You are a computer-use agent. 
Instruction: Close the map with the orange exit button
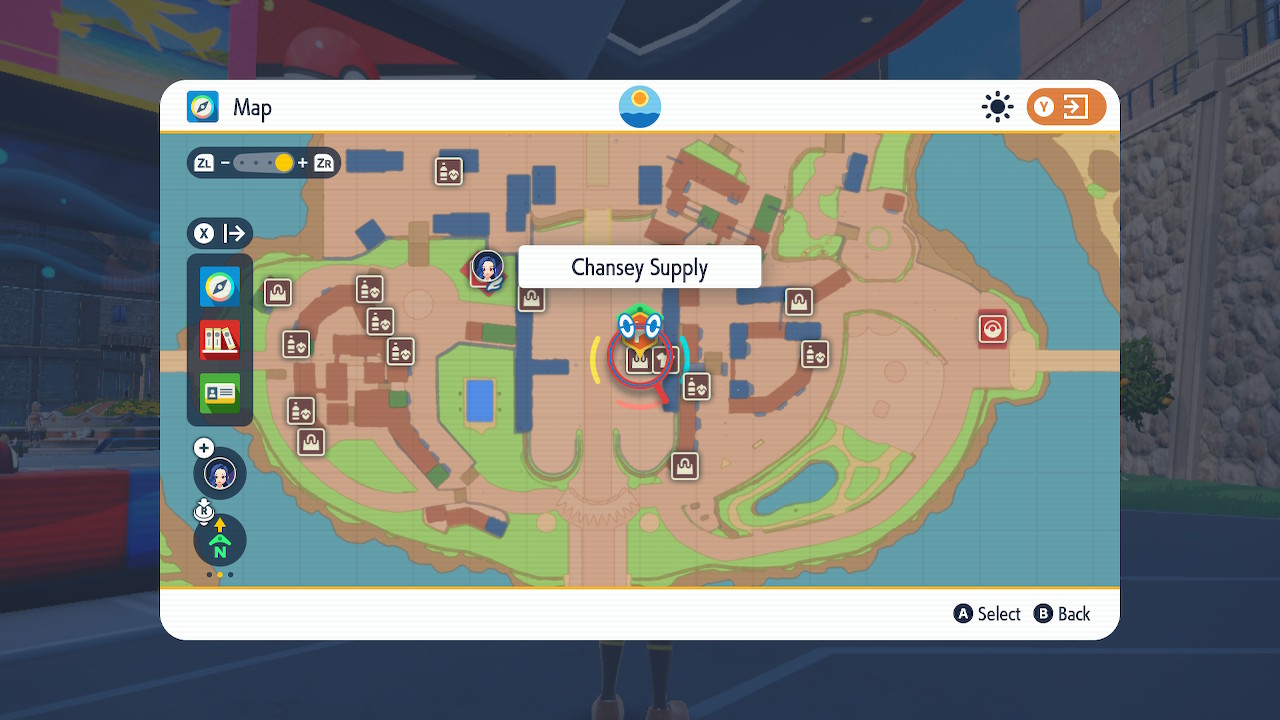(1066, 107)
